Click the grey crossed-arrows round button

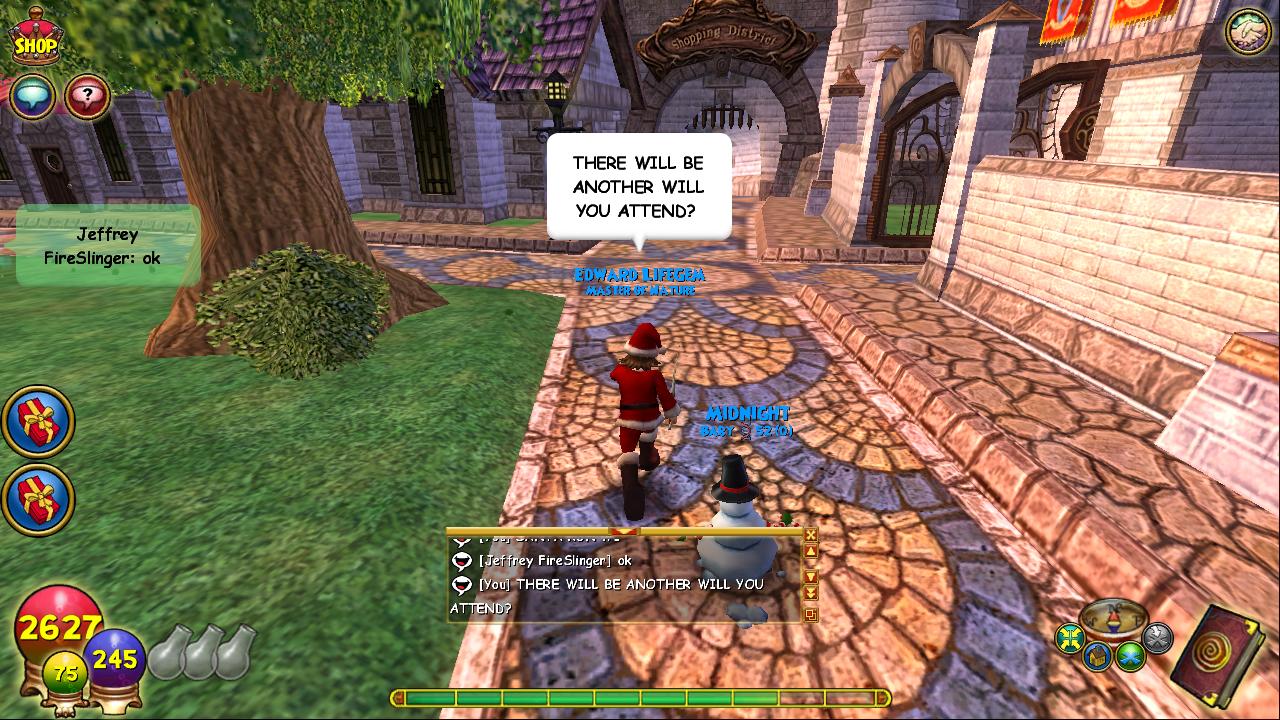1157,637
